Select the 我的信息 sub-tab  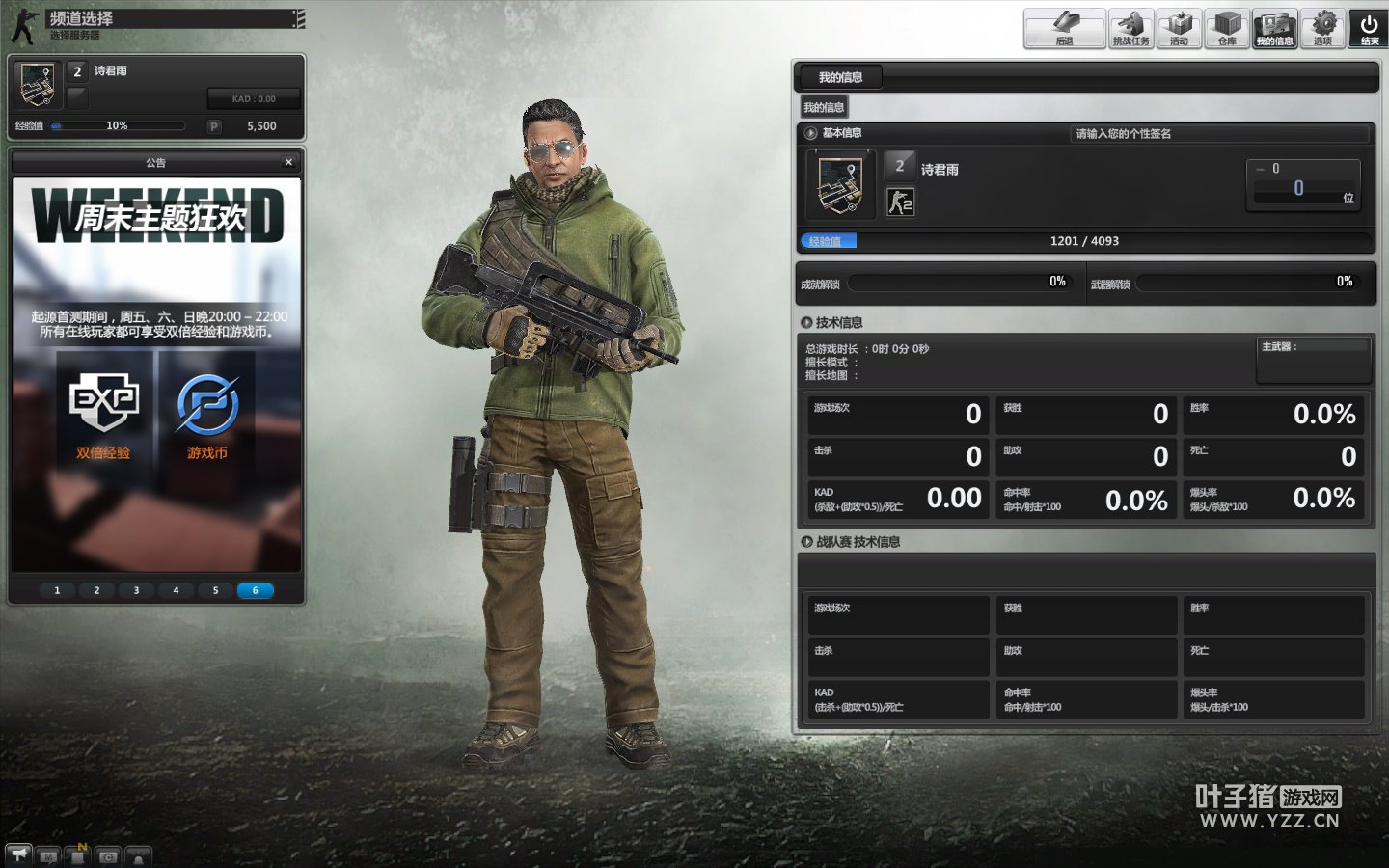coord(824,108)
